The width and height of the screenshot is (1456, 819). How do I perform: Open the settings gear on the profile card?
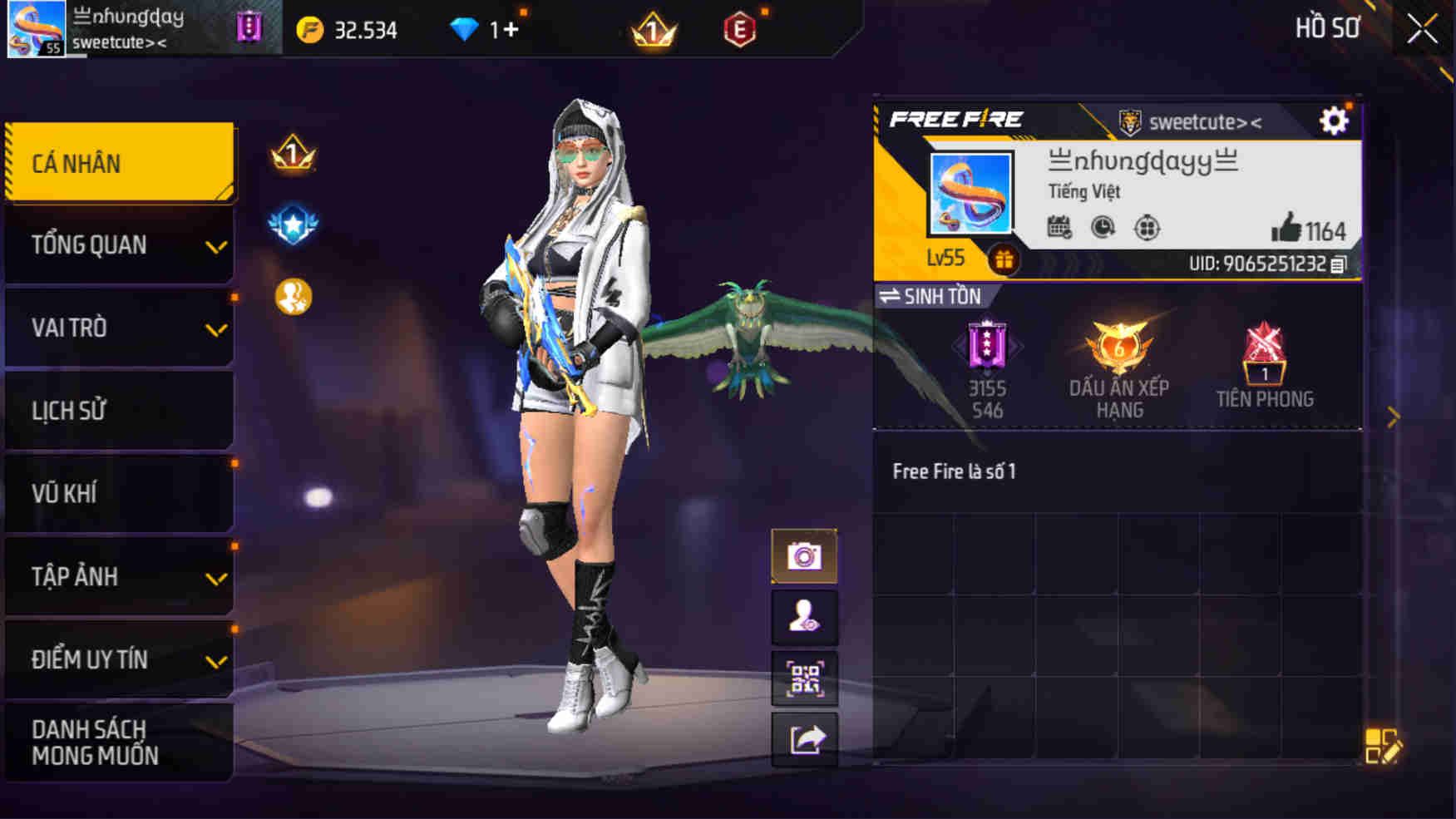[1335, 120]
